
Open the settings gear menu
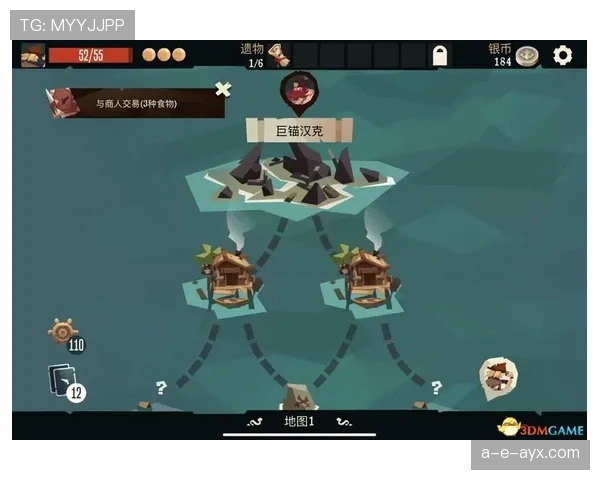coord(563,55)
